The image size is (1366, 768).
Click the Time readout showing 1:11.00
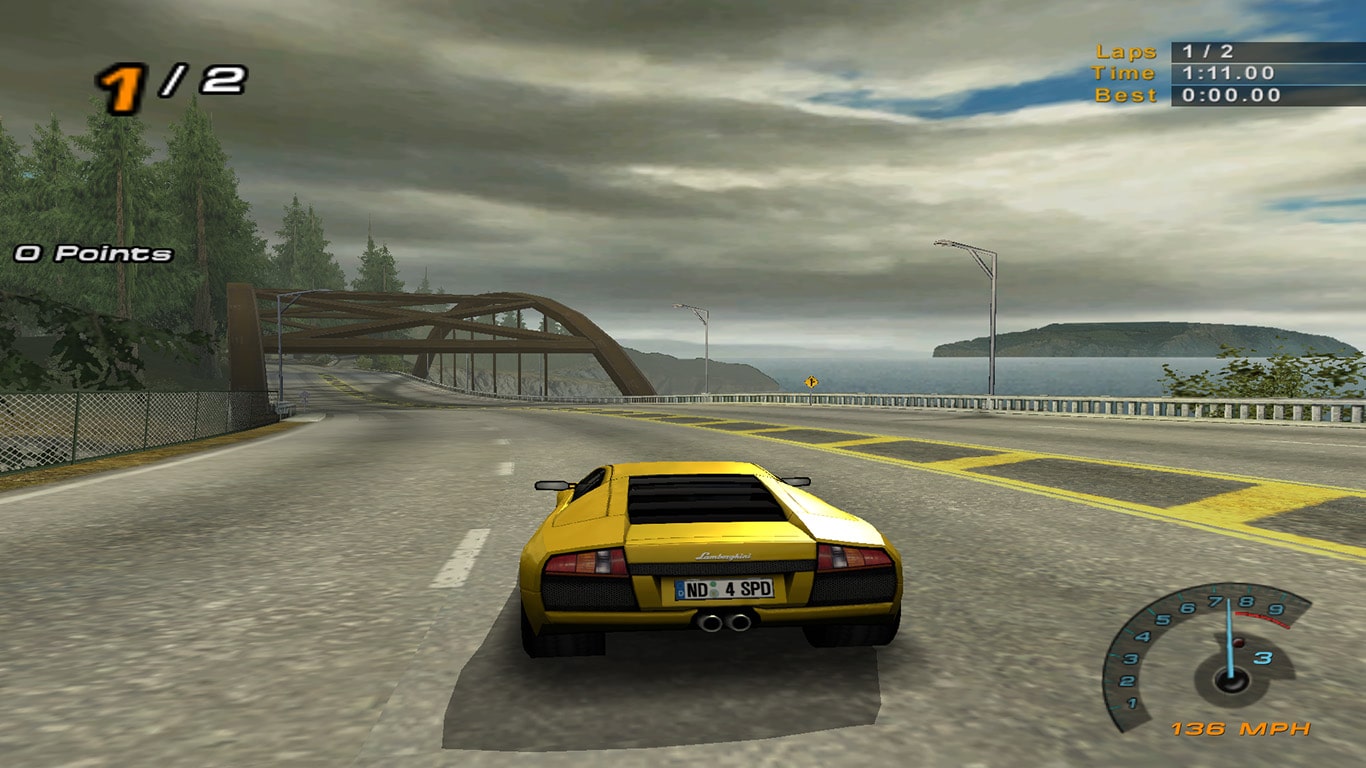click(x=1229, y=72)
